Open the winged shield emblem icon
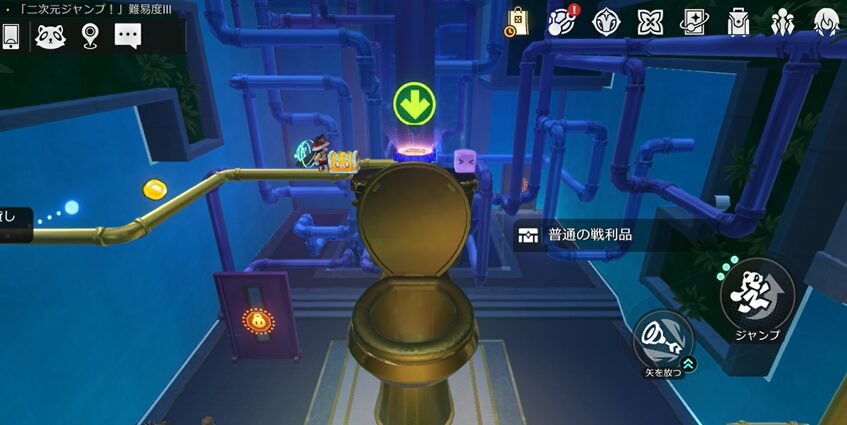This screenshot has height=425, width=847. click(606, 21)
